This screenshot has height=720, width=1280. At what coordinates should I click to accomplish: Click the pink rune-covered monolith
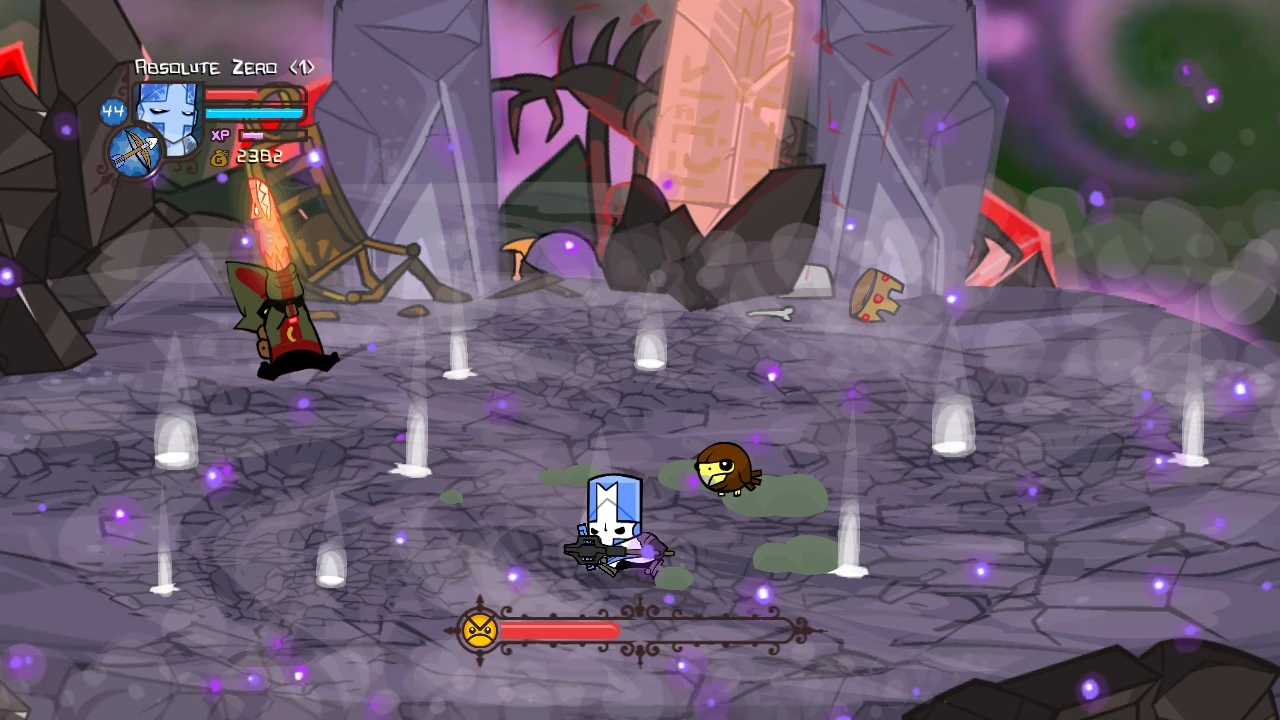[730, 110]
